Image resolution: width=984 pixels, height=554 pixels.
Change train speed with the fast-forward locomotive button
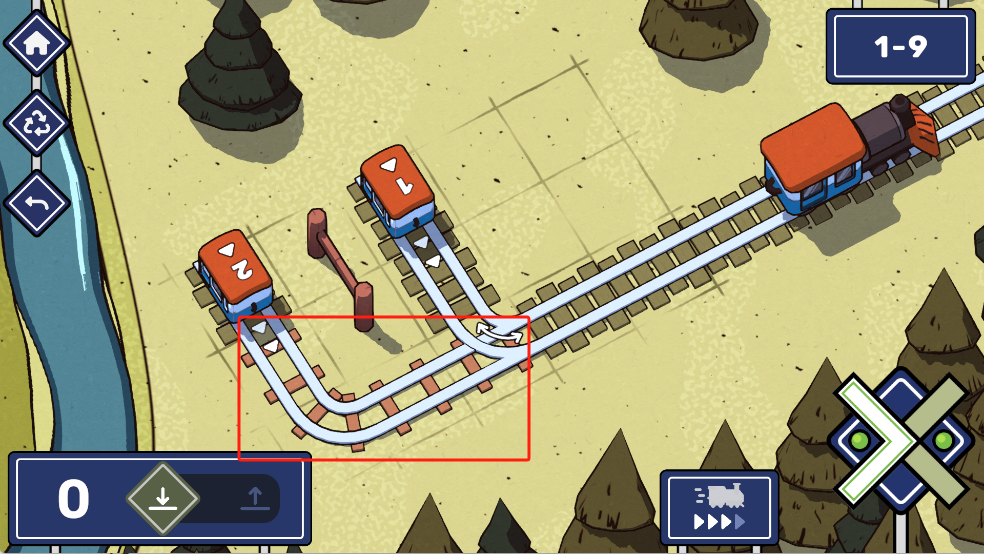[x=719, y=507]
